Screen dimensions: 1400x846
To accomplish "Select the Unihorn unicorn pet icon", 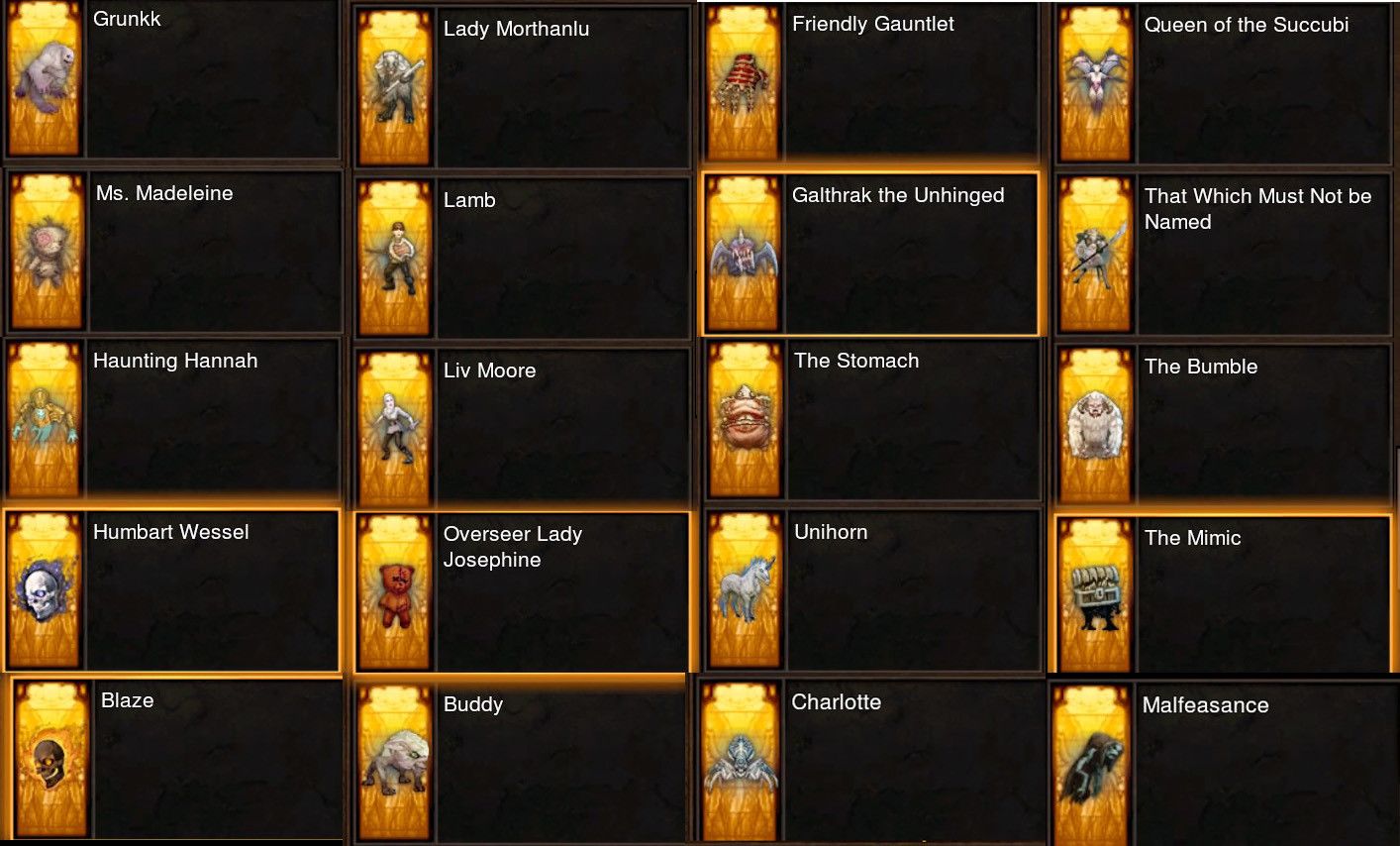I will click(744, 591).
